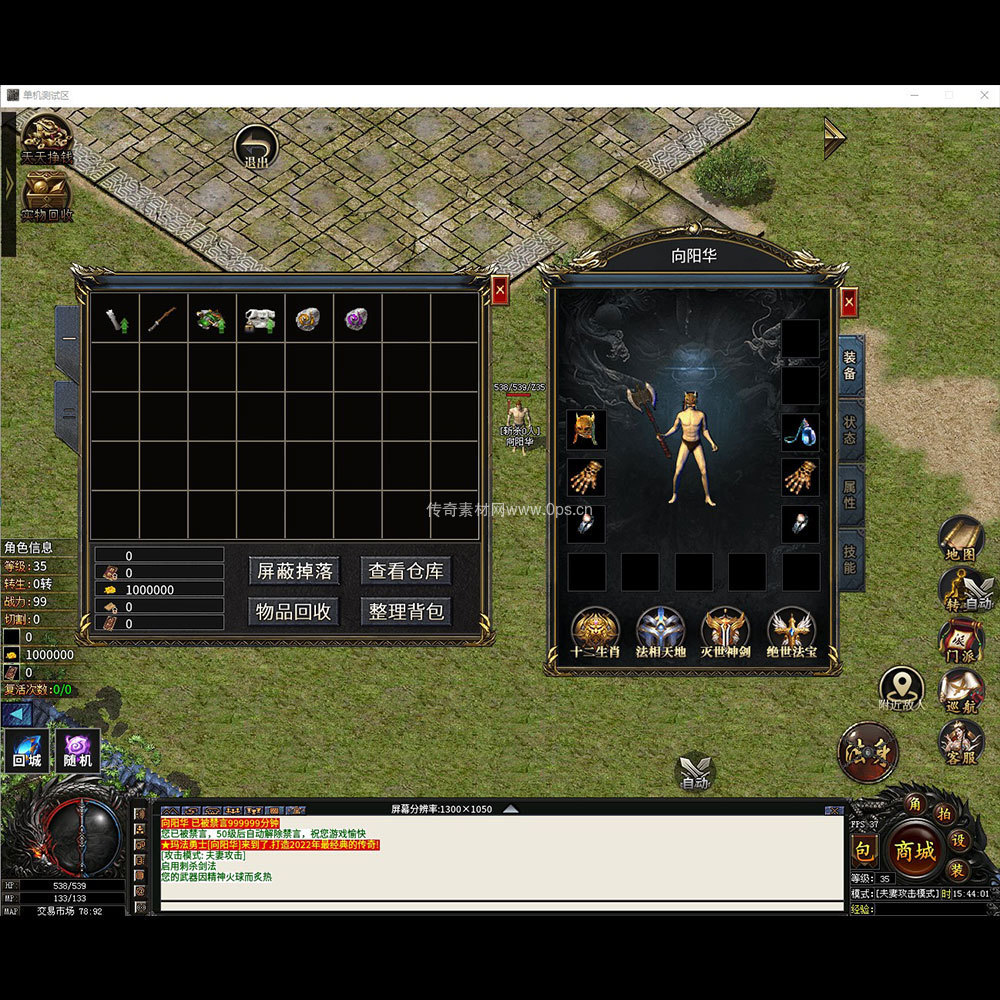This screenshot has height=1000, width=1000.
Task: Open the warehouse with 查看仓库
Action: (405, 571)
